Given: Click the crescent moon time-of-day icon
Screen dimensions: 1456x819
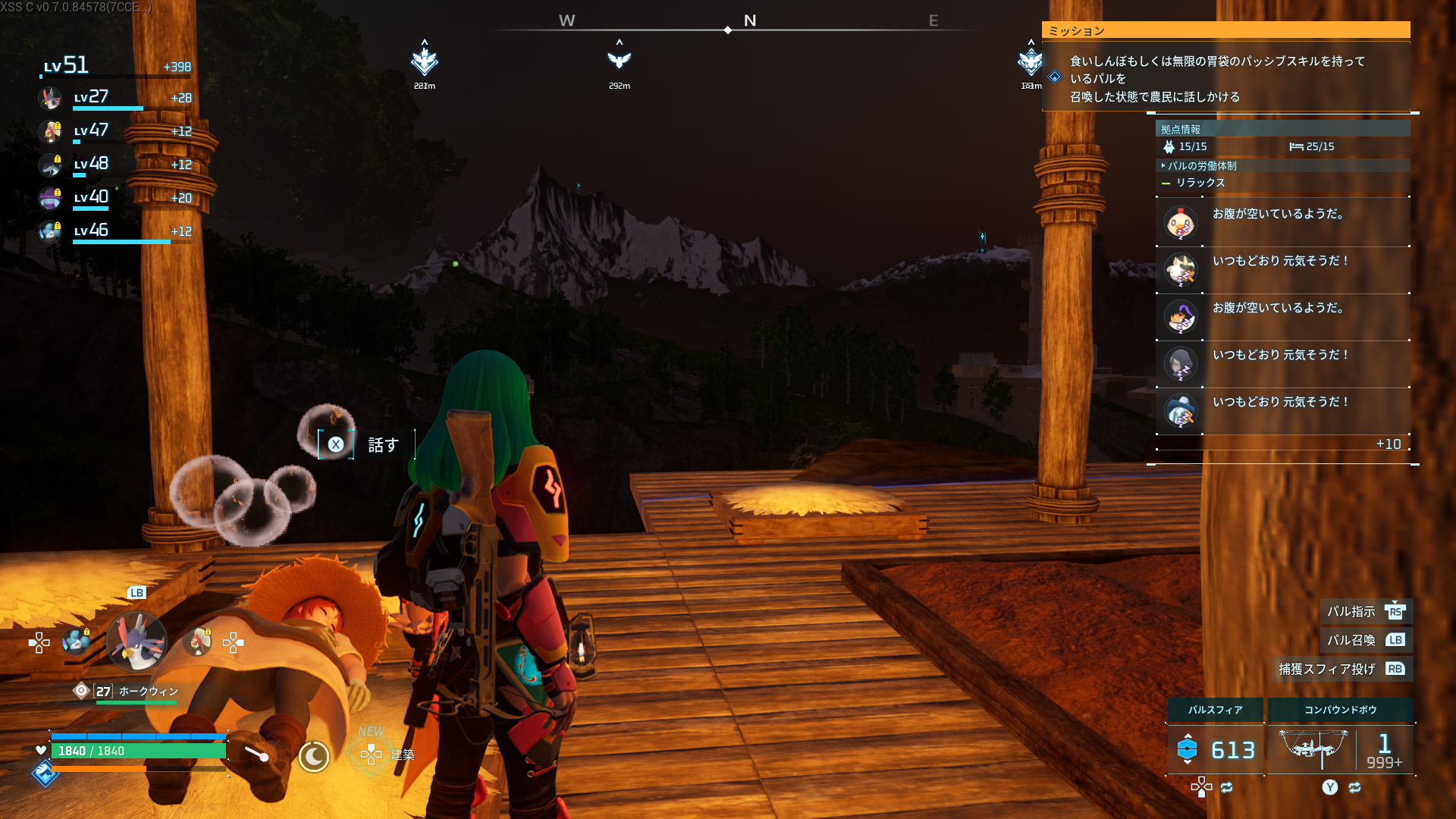Looking at the screenshot, I should click(313, 756).
